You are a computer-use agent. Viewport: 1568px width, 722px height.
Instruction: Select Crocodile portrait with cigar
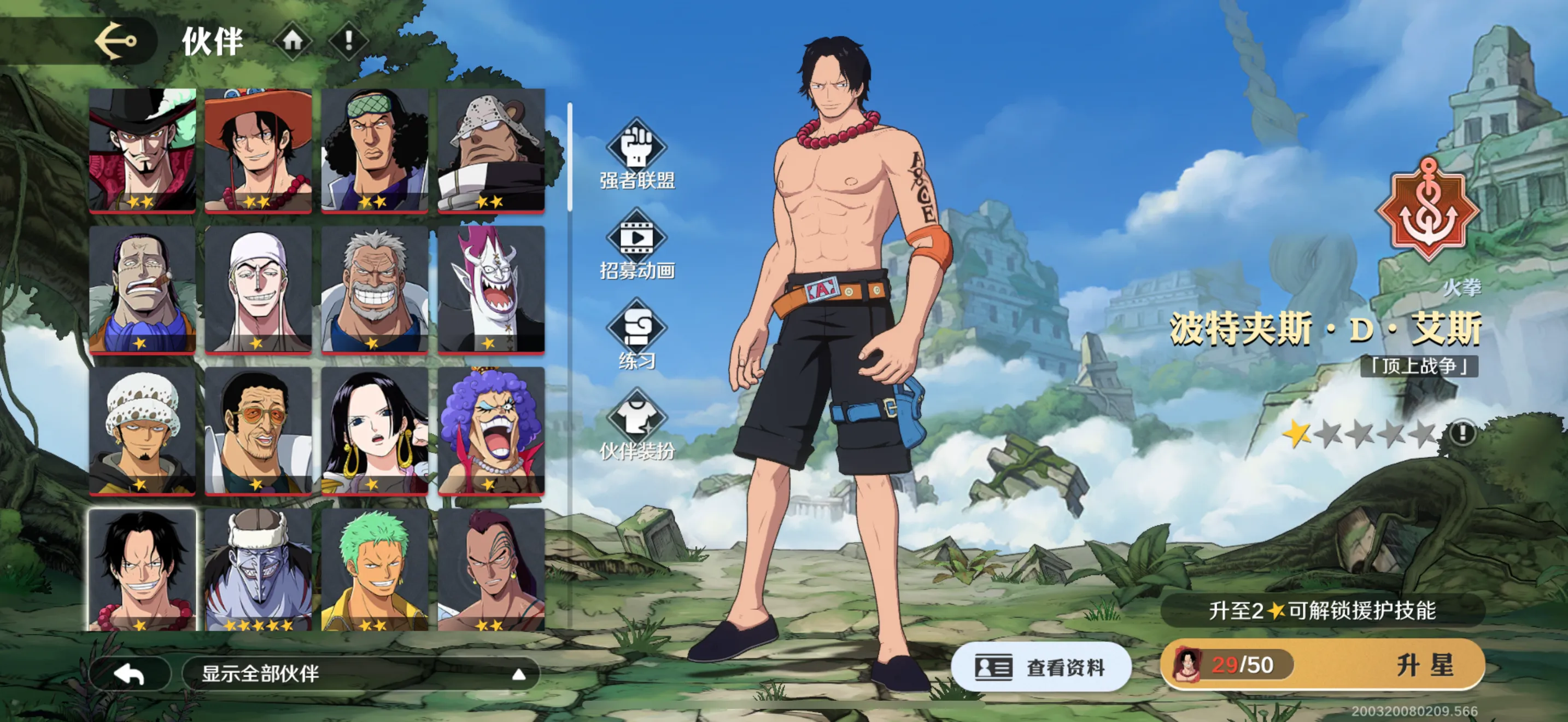tap(143, 289)
